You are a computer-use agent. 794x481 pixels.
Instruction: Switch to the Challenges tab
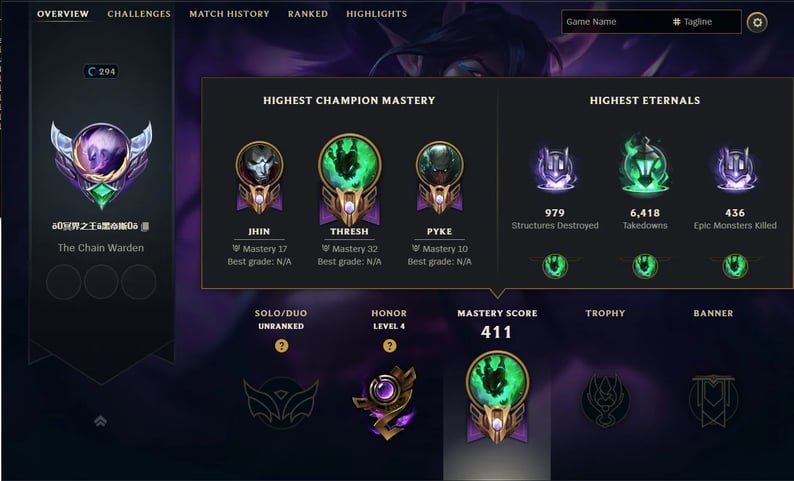[x=139, y=14]
